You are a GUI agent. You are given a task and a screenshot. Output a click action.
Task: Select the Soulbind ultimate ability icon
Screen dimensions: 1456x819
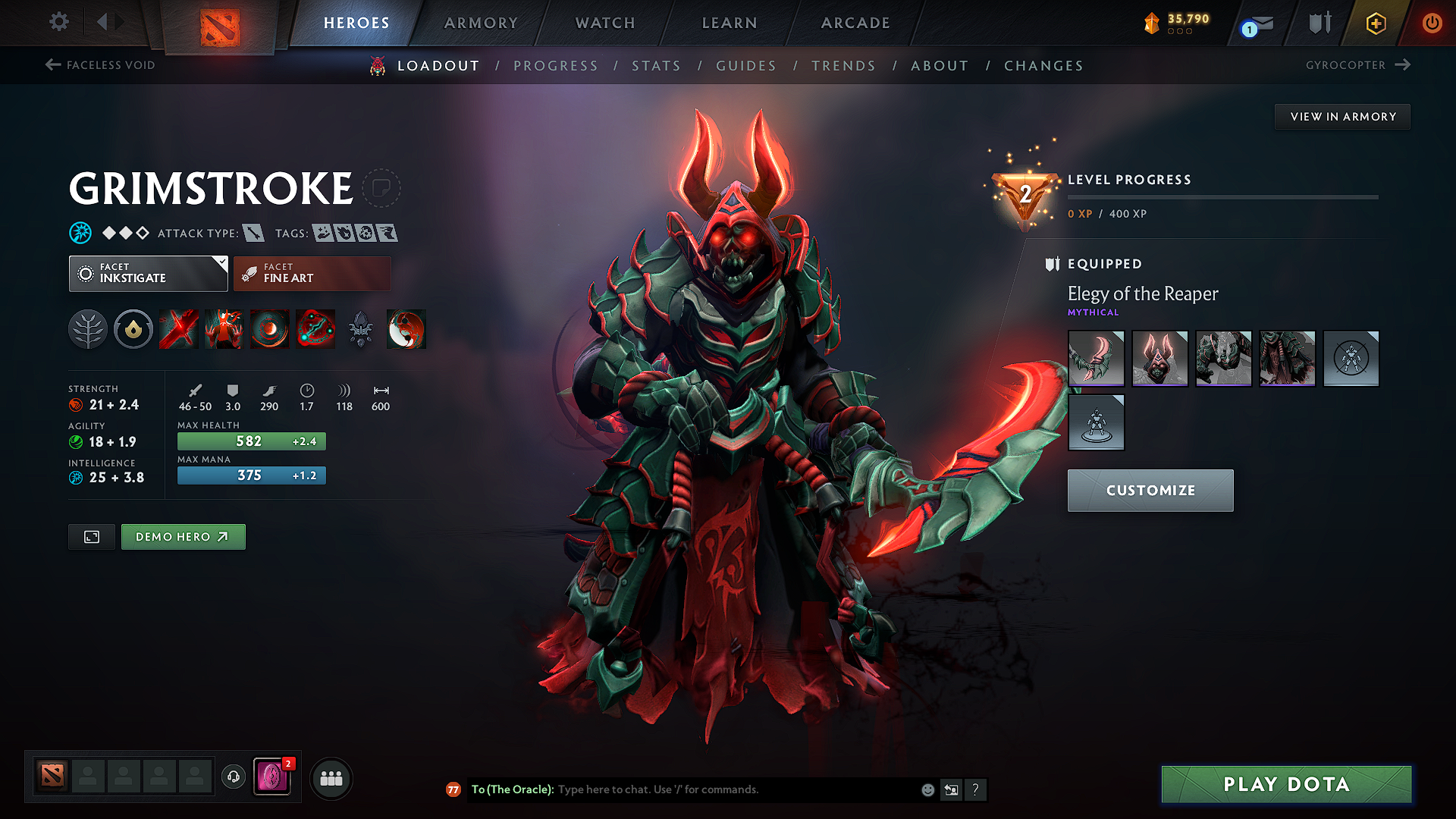coord(315,329)
